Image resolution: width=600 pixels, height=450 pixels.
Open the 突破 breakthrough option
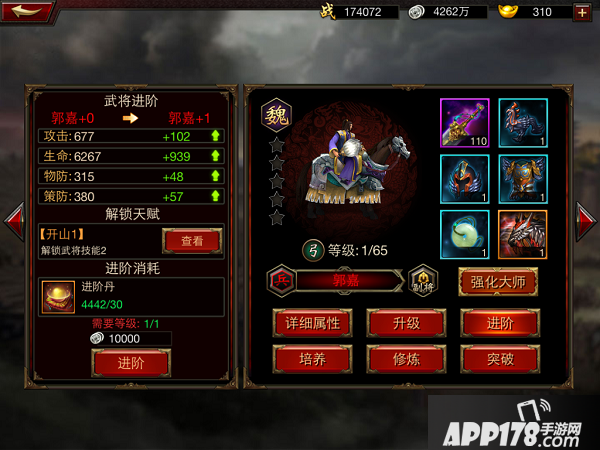tap(498, 358)
